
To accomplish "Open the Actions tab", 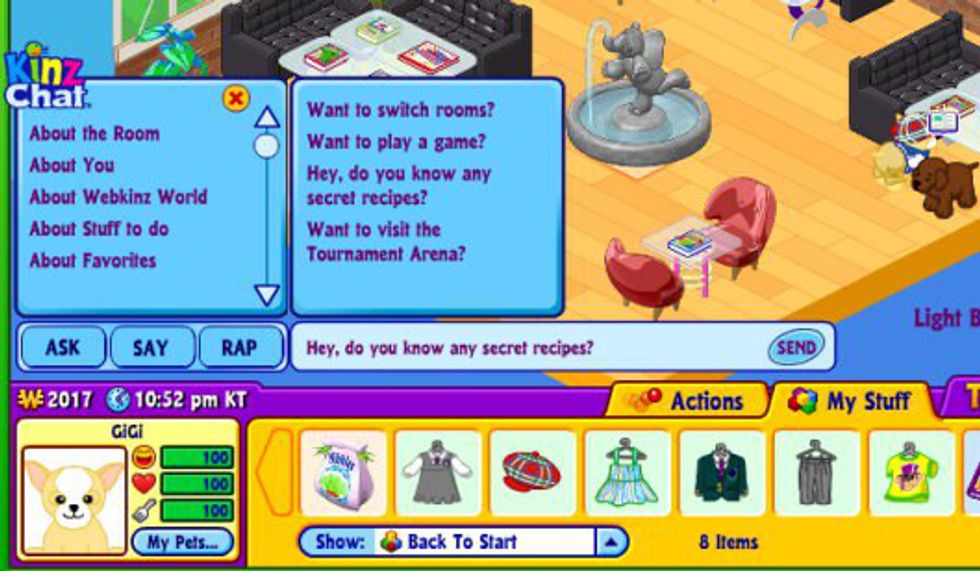I will click(x=690, y=401).
